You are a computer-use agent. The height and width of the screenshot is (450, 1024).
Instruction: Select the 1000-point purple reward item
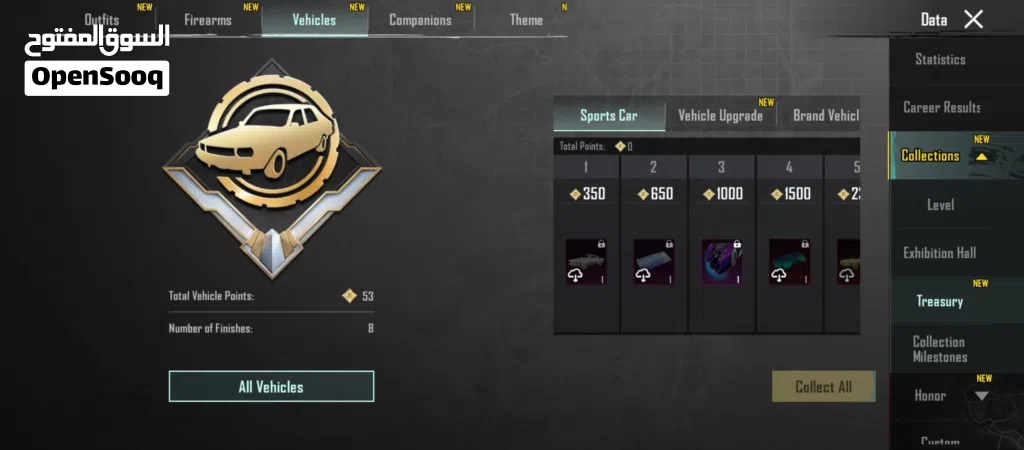(x=722, y=262)
